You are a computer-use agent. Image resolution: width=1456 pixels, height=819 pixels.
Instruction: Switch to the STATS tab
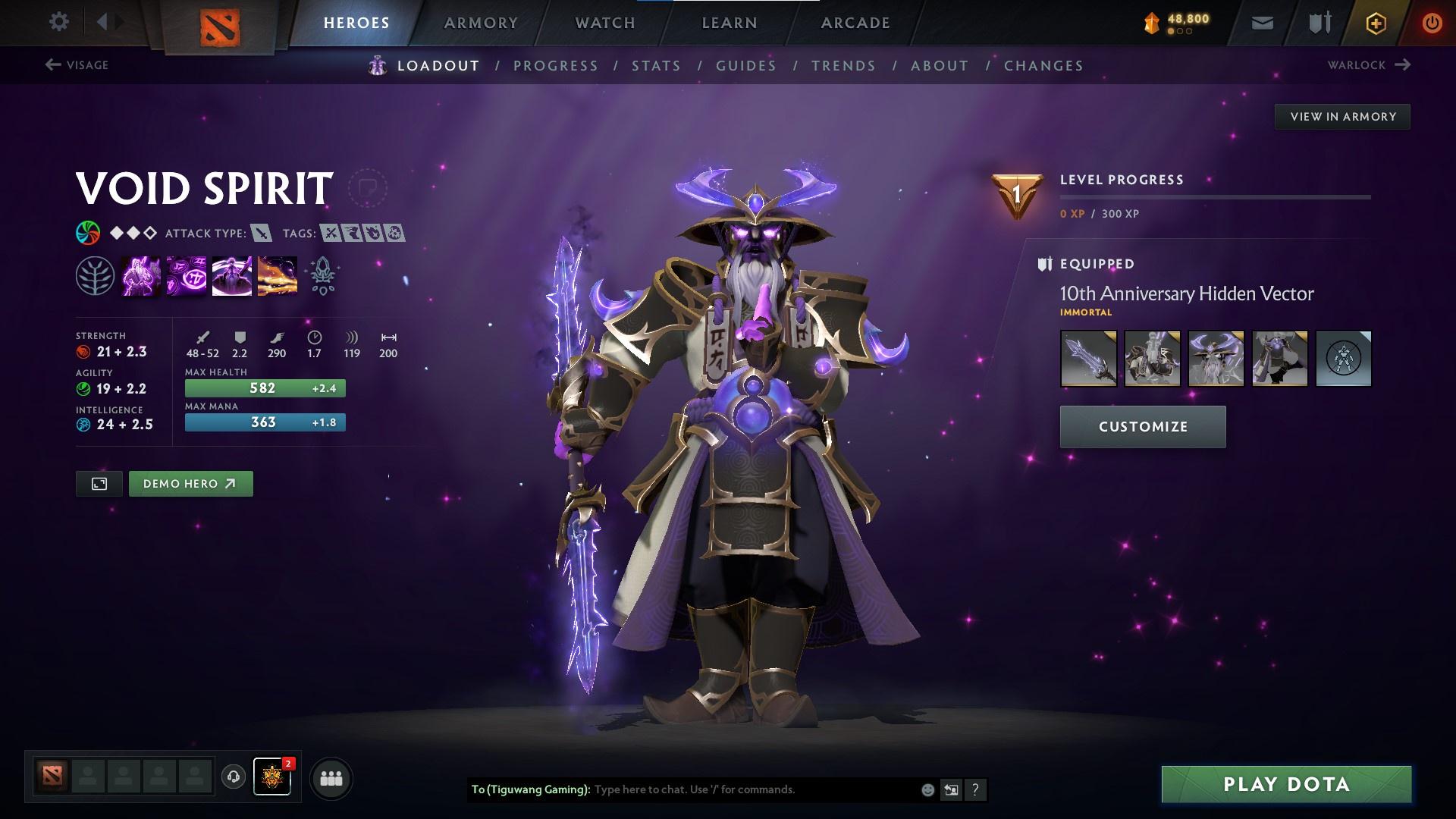657,66
